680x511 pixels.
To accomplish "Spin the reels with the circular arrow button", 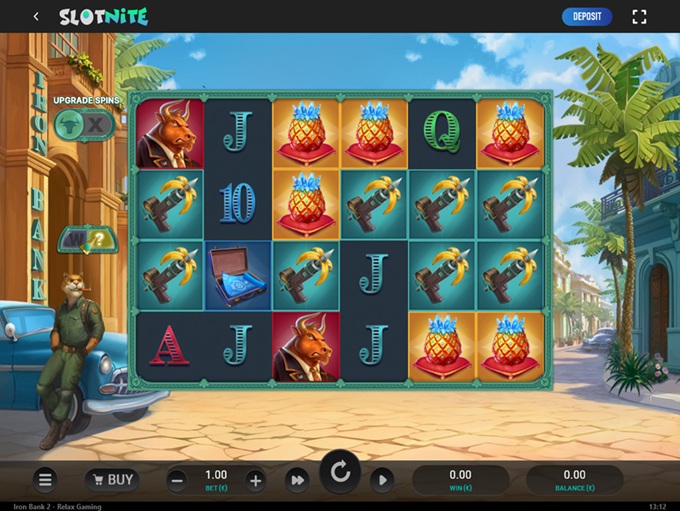I will [x=340, y=472].
